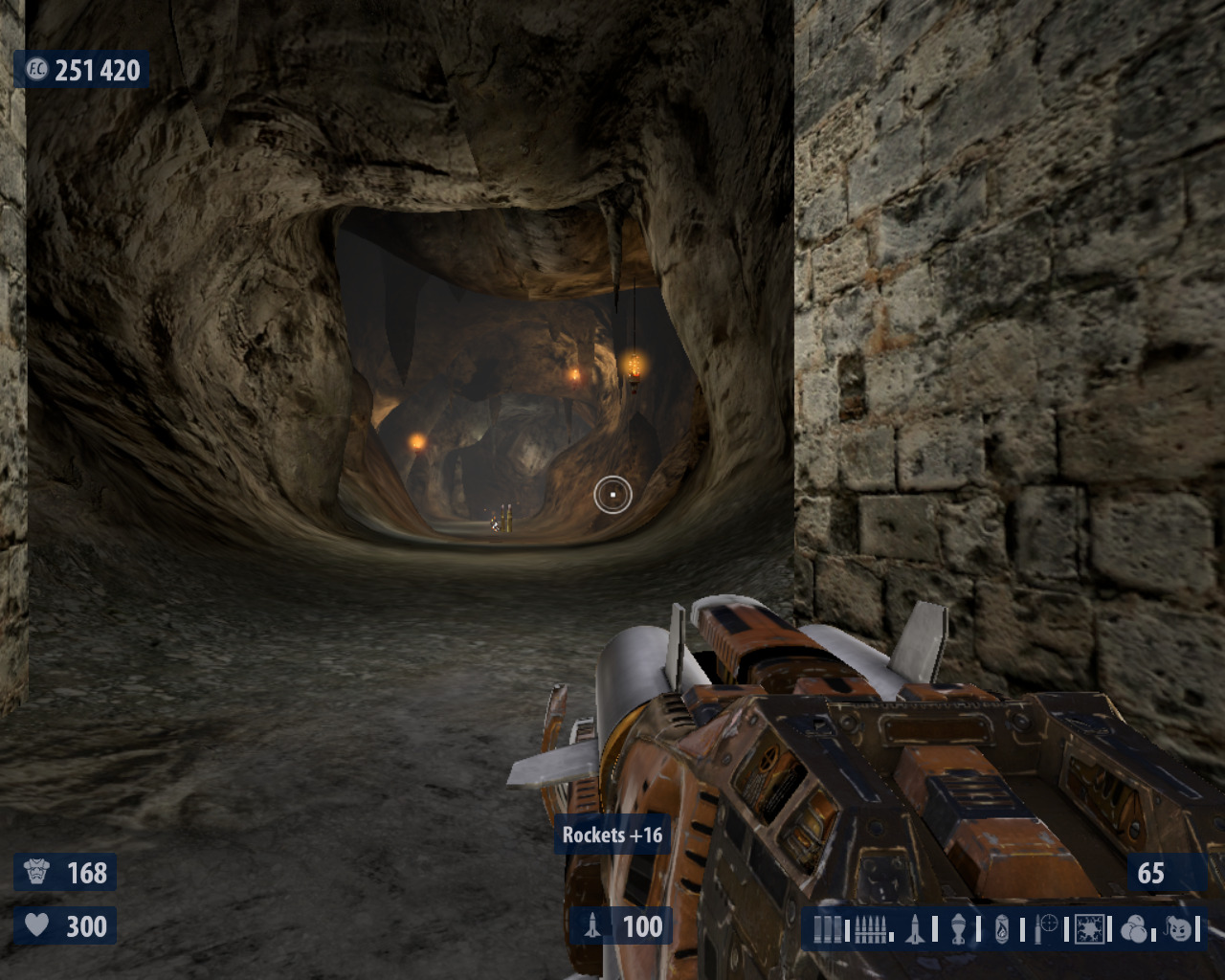
Task: Choose the sniper bullet crosshair icon
Action: click(x=1047, y=928)
